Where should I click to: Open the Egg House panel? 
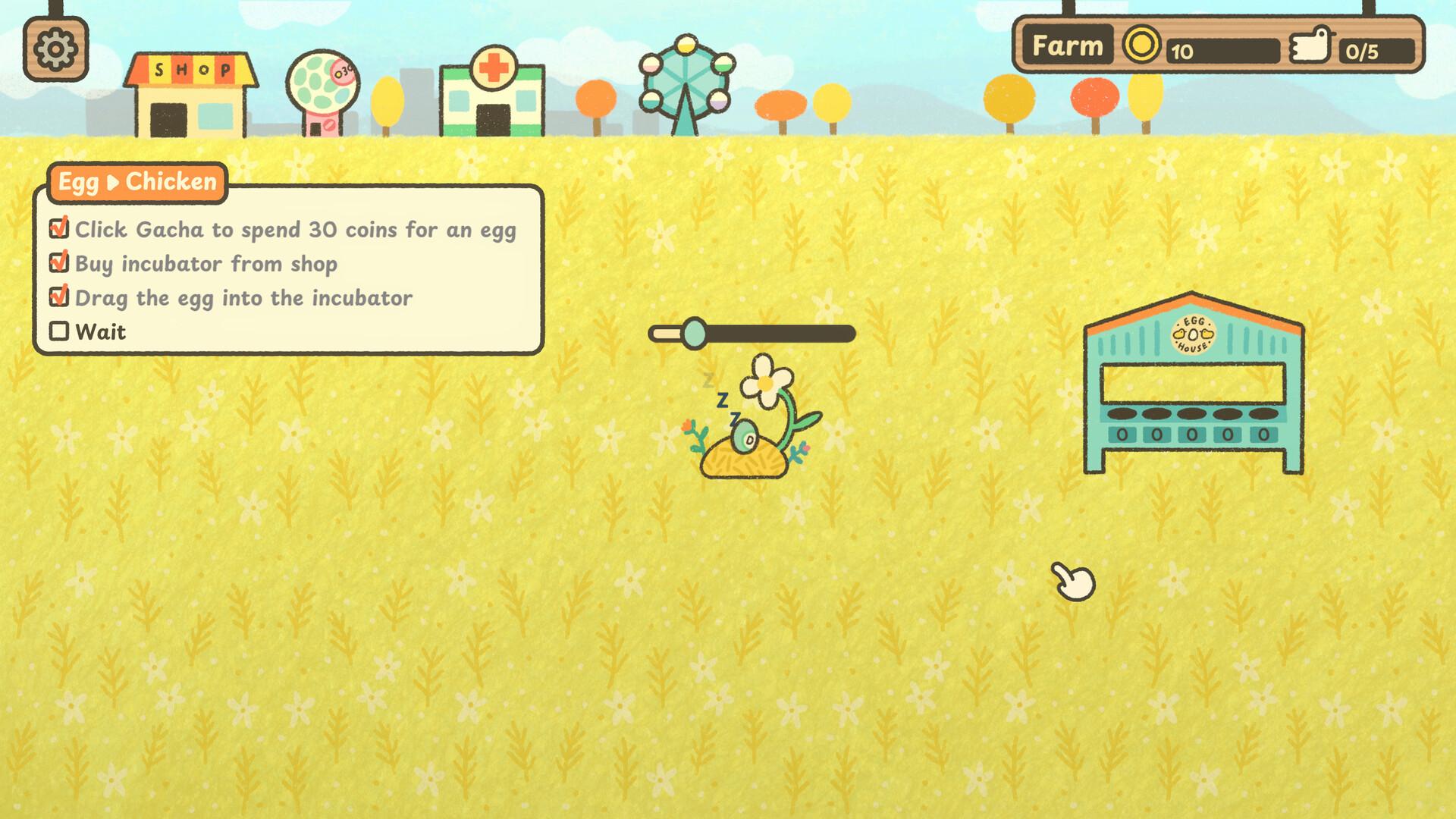pos(1193,383)
